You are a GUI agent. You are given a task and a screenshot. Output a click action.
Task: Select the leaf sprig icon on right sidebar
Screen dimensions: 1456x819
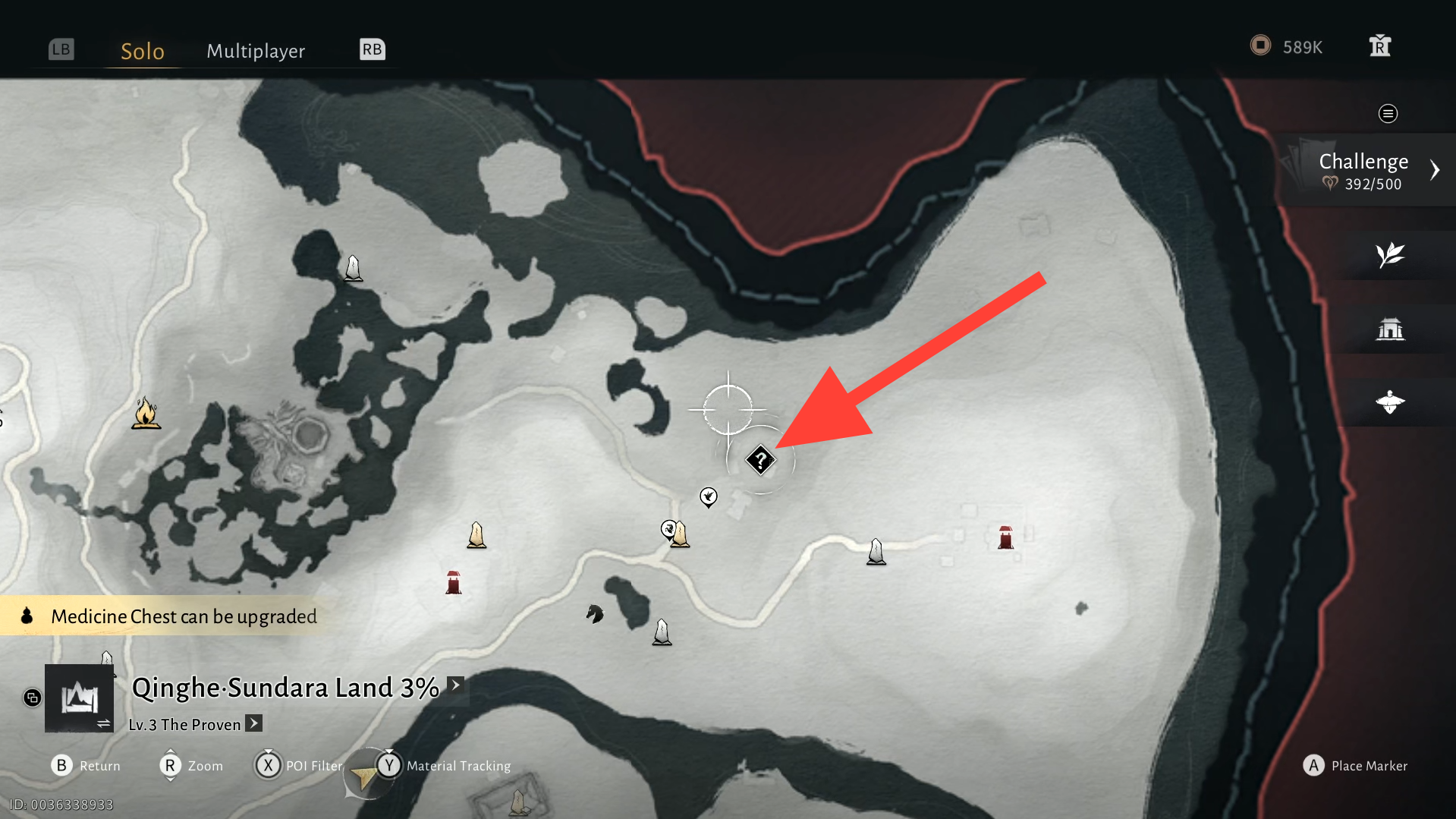click(1390, 255)
